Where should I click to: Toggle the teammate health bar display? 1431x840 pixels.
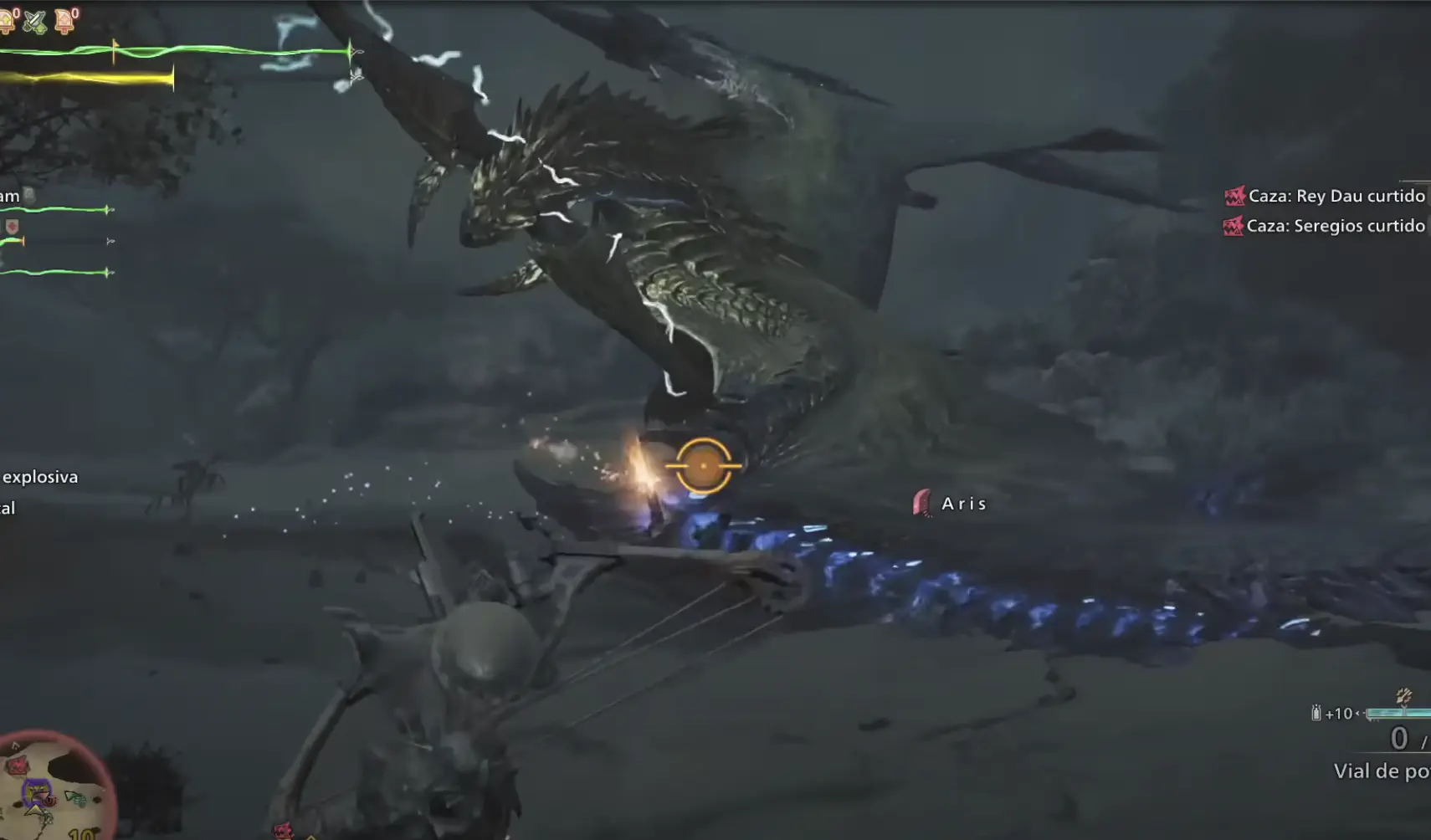click(54, 210)
